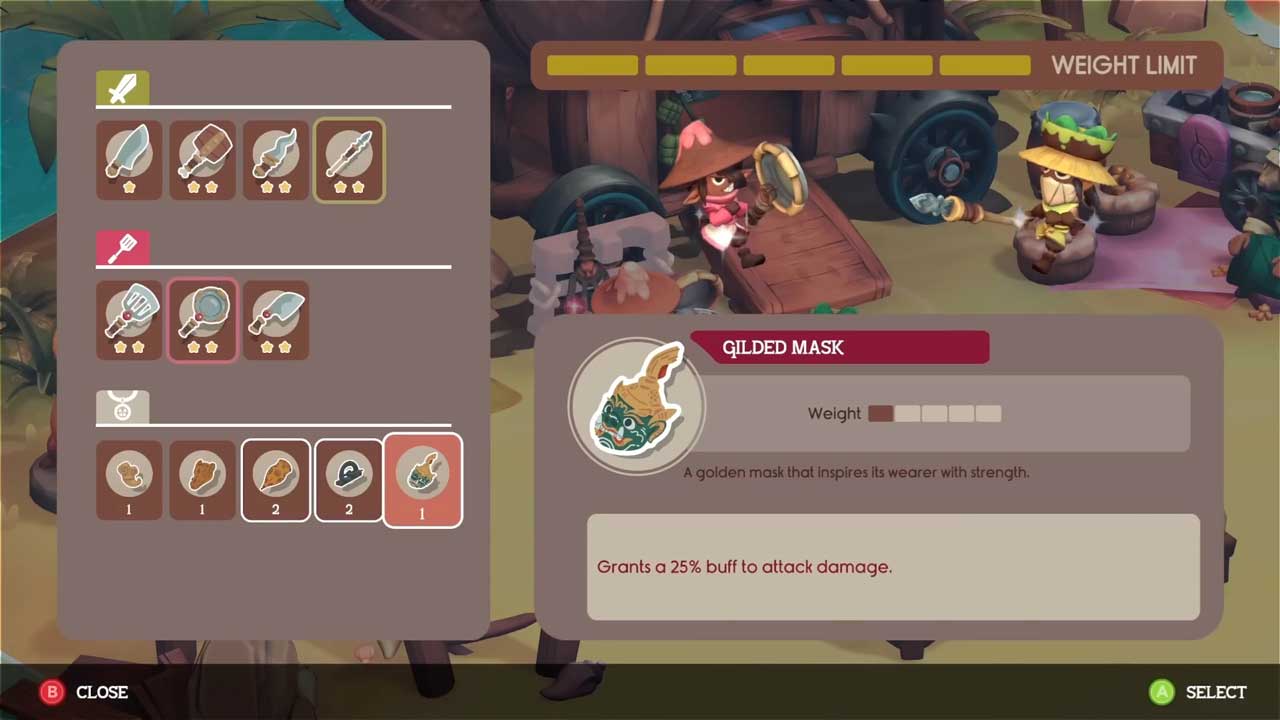Choose the brown hide trinket slot

coord(202,480)
